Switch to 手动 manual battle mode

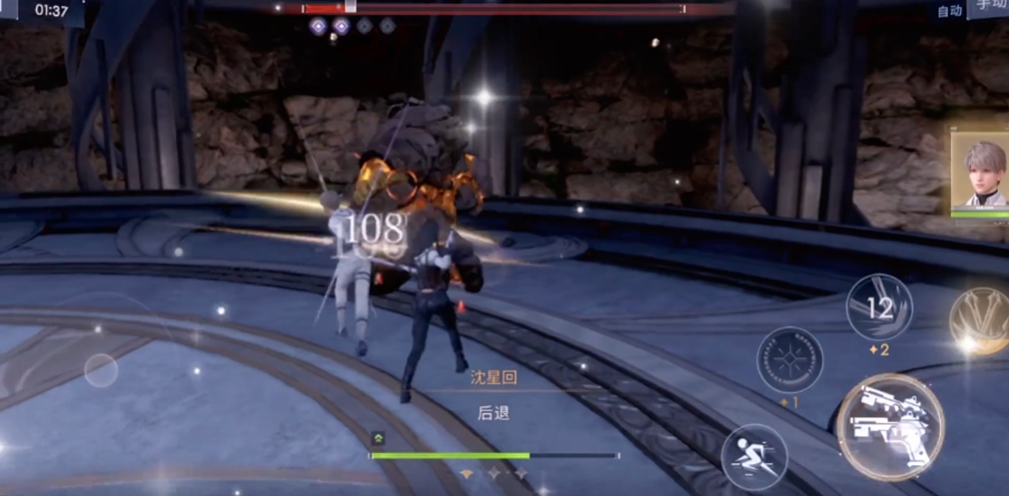click(992, 7)
